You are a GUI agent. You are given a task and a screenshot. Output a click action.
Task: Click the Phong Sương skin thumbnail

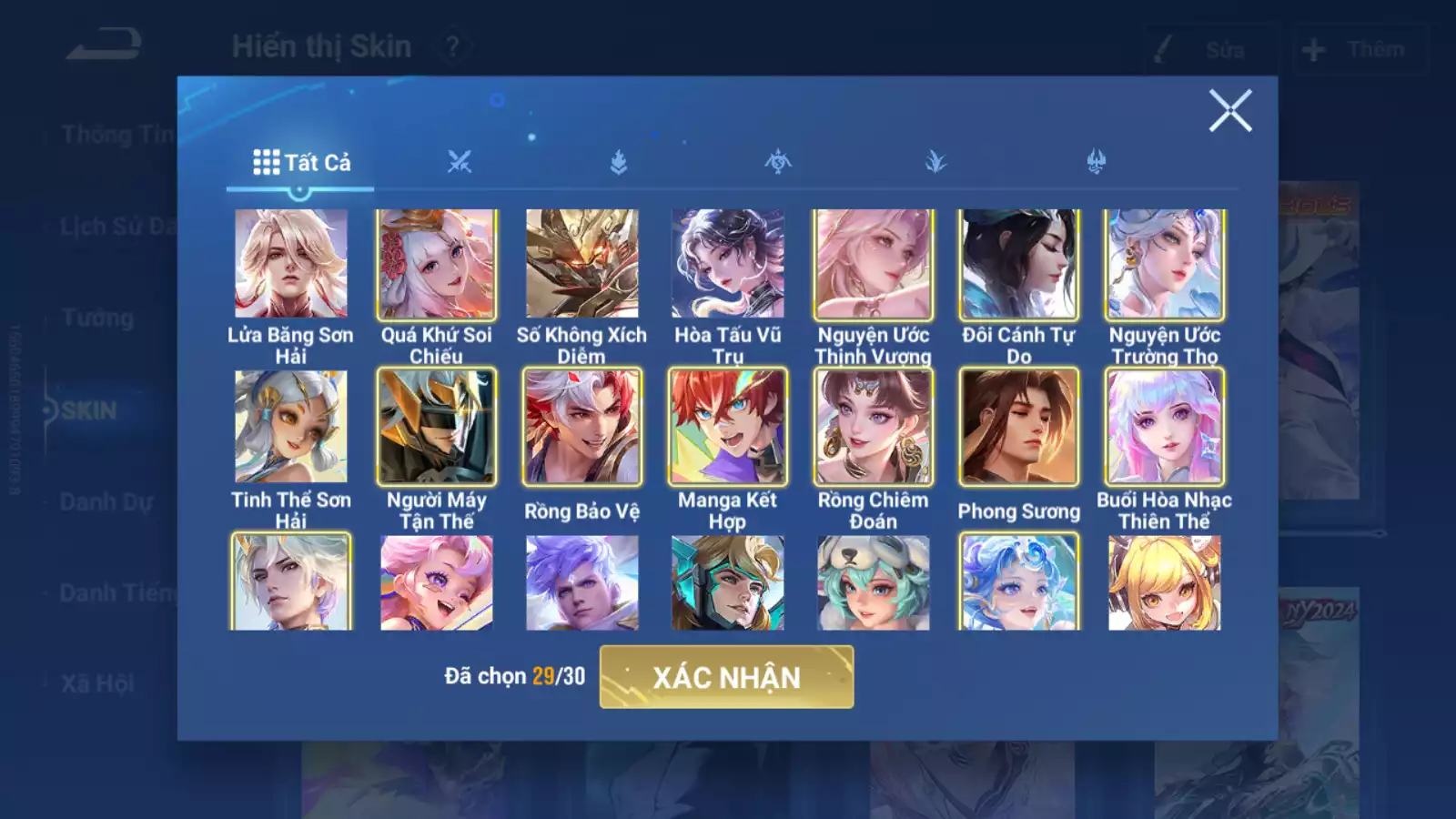coord(1018,426)
